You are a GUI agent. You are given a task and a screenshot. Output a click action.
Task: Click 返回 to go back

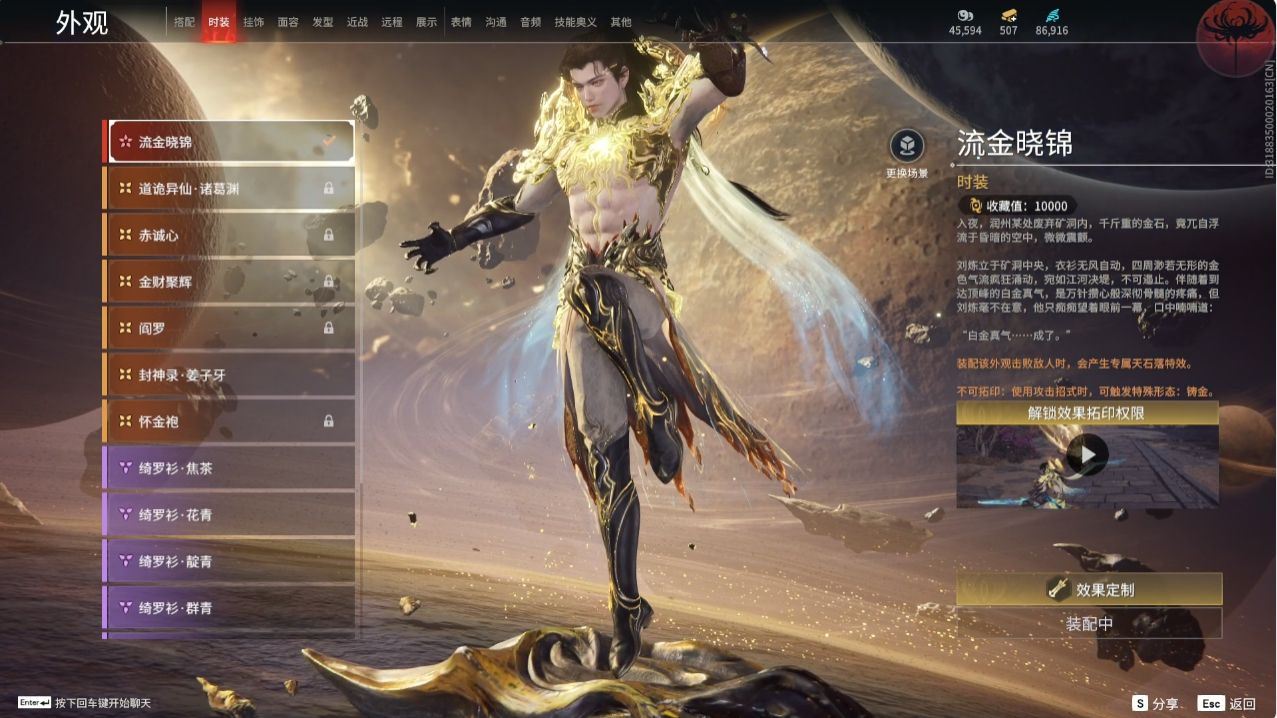coord(1228,704)
